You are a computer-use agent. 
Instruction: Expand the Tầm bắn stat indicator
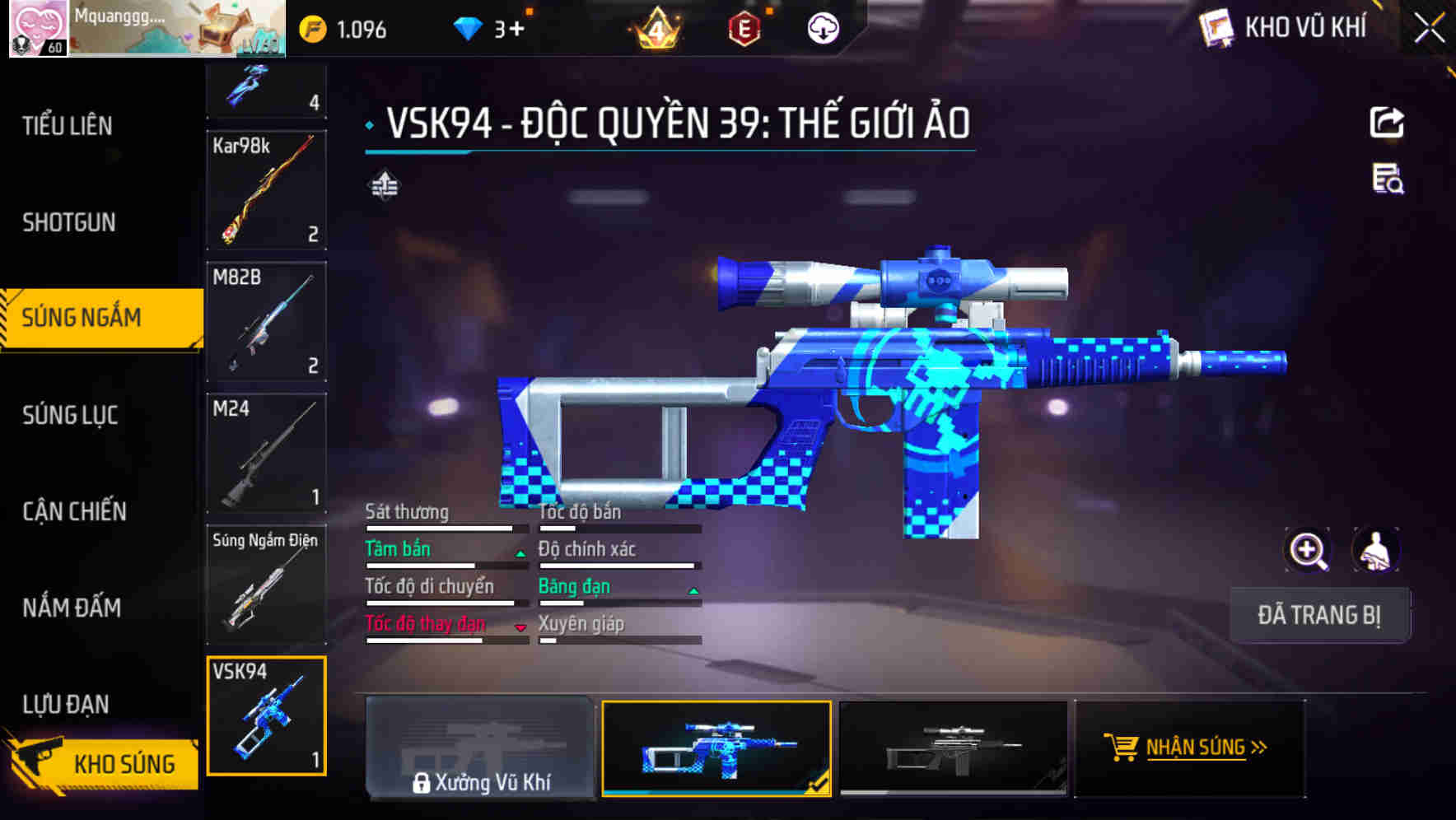coord(520,552)
